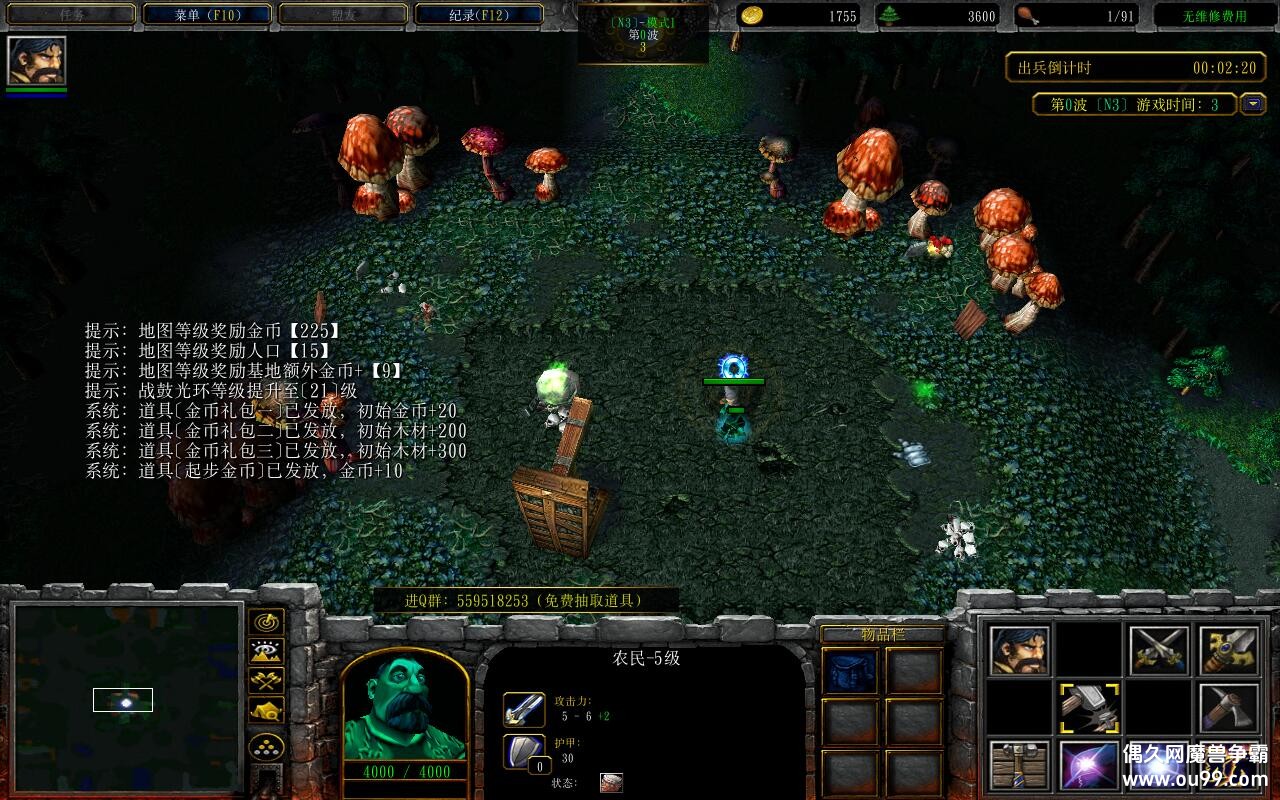Toggle formation movement button
Viewport: 1280px width, 800px height.
[x=266, y=747]
